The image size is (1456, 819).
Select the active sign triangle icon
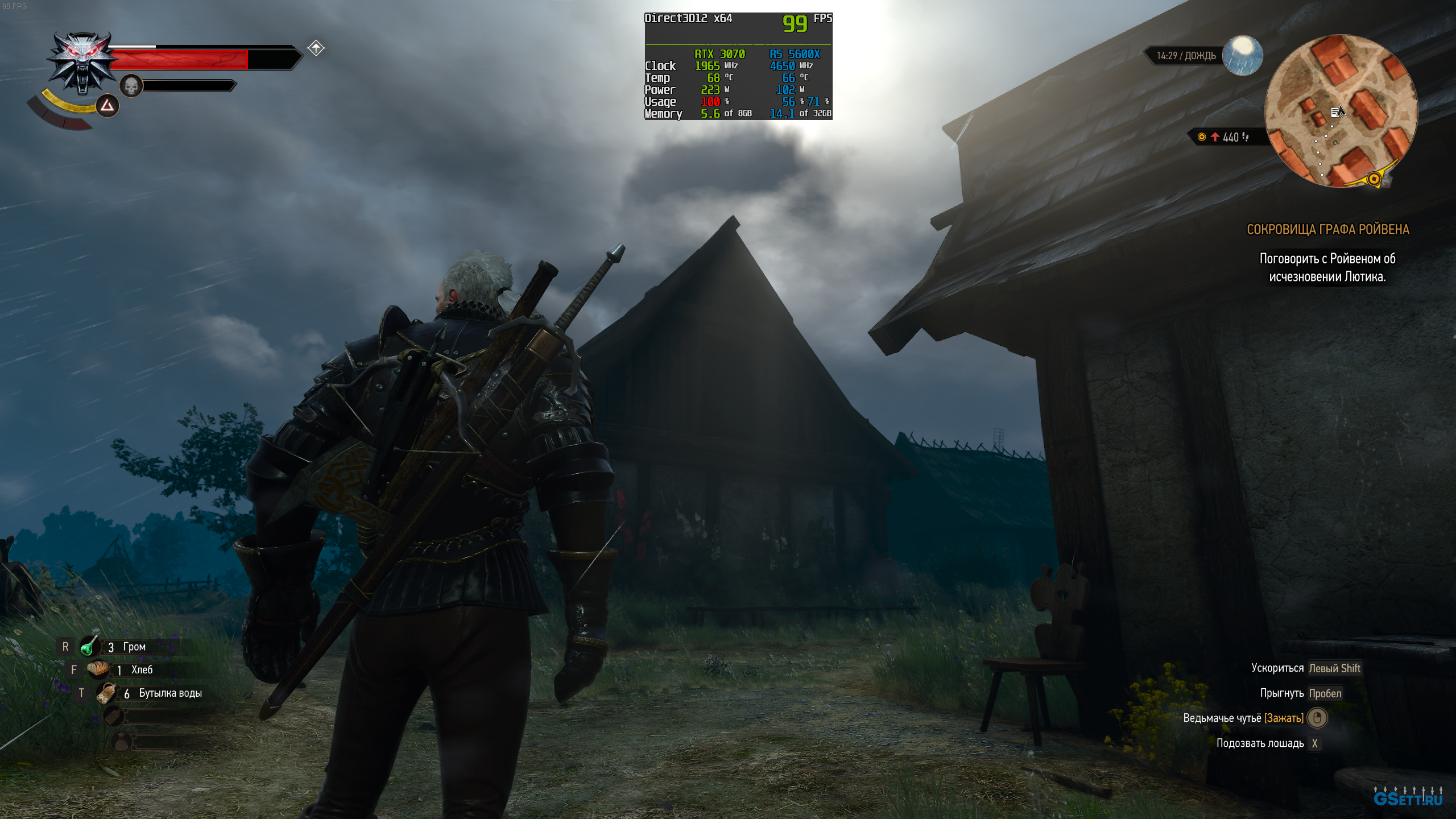[107, 106]
